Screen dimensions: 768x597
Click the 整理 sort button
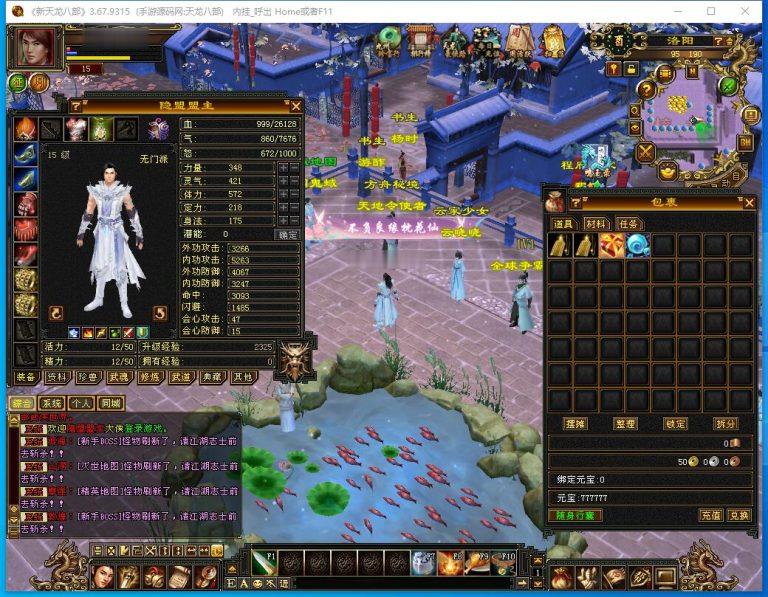pos(625,424)
